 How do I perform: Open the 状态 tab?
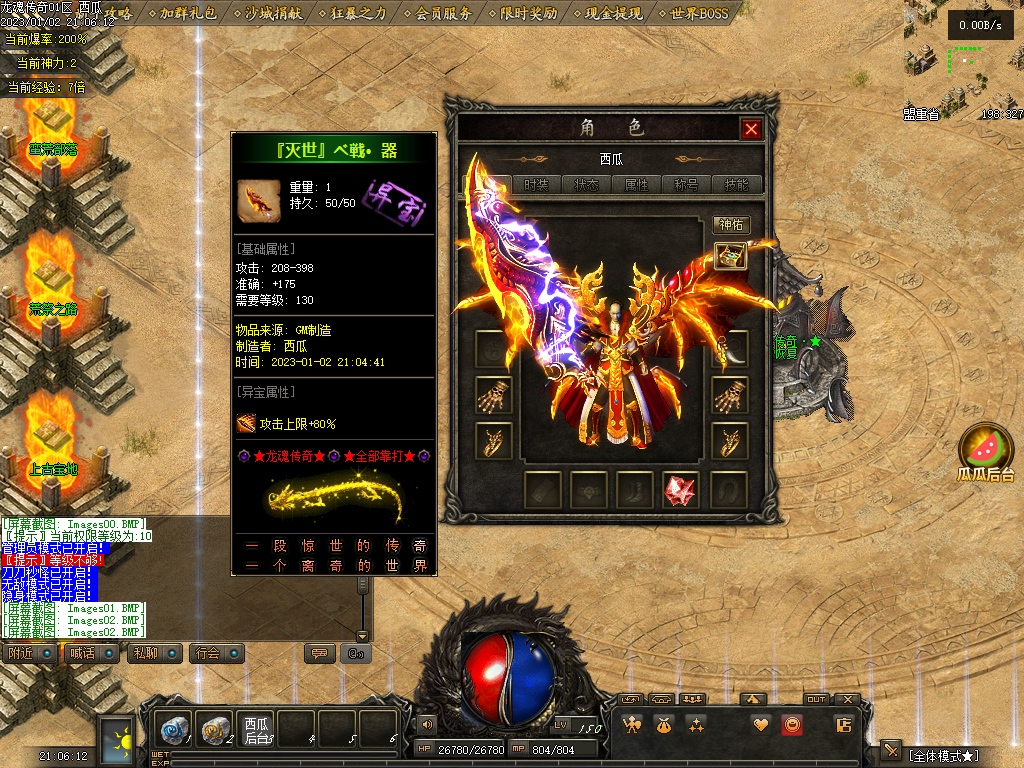[x=586, y=185]
